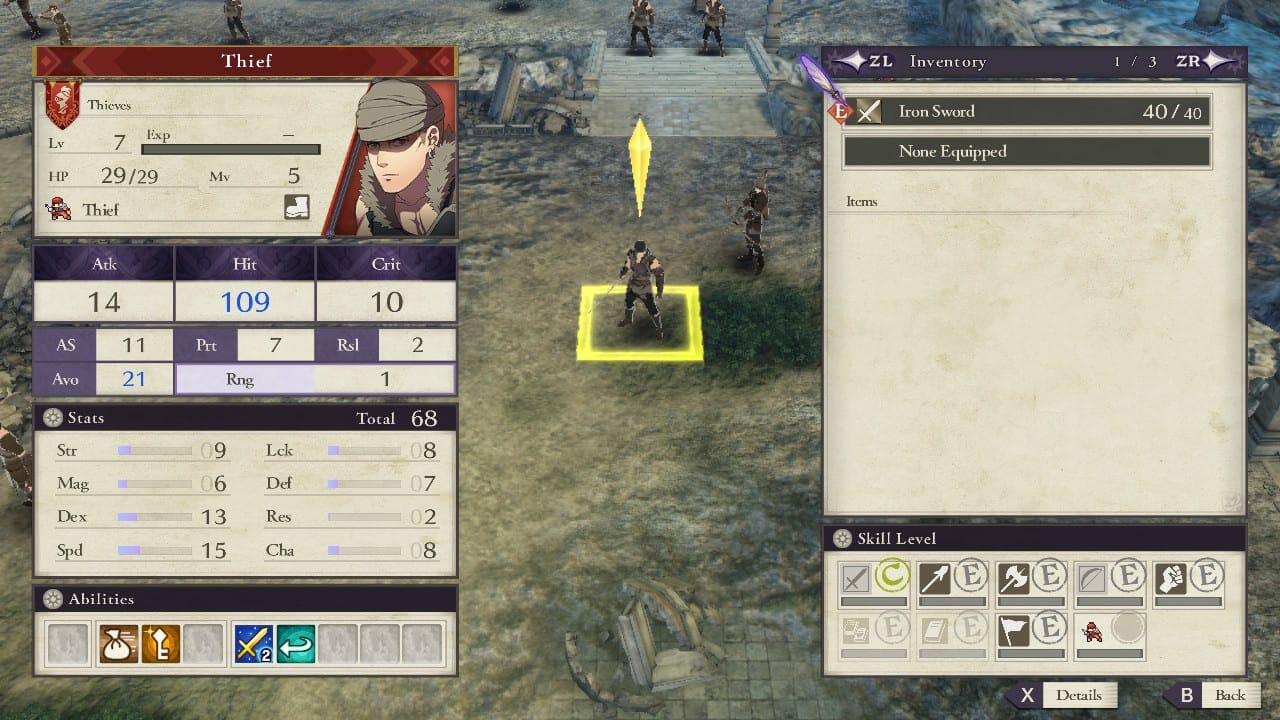Select the faith book skill level icon
The width and height of the screenshot is (1280, 720).
(x=934, y=630)
